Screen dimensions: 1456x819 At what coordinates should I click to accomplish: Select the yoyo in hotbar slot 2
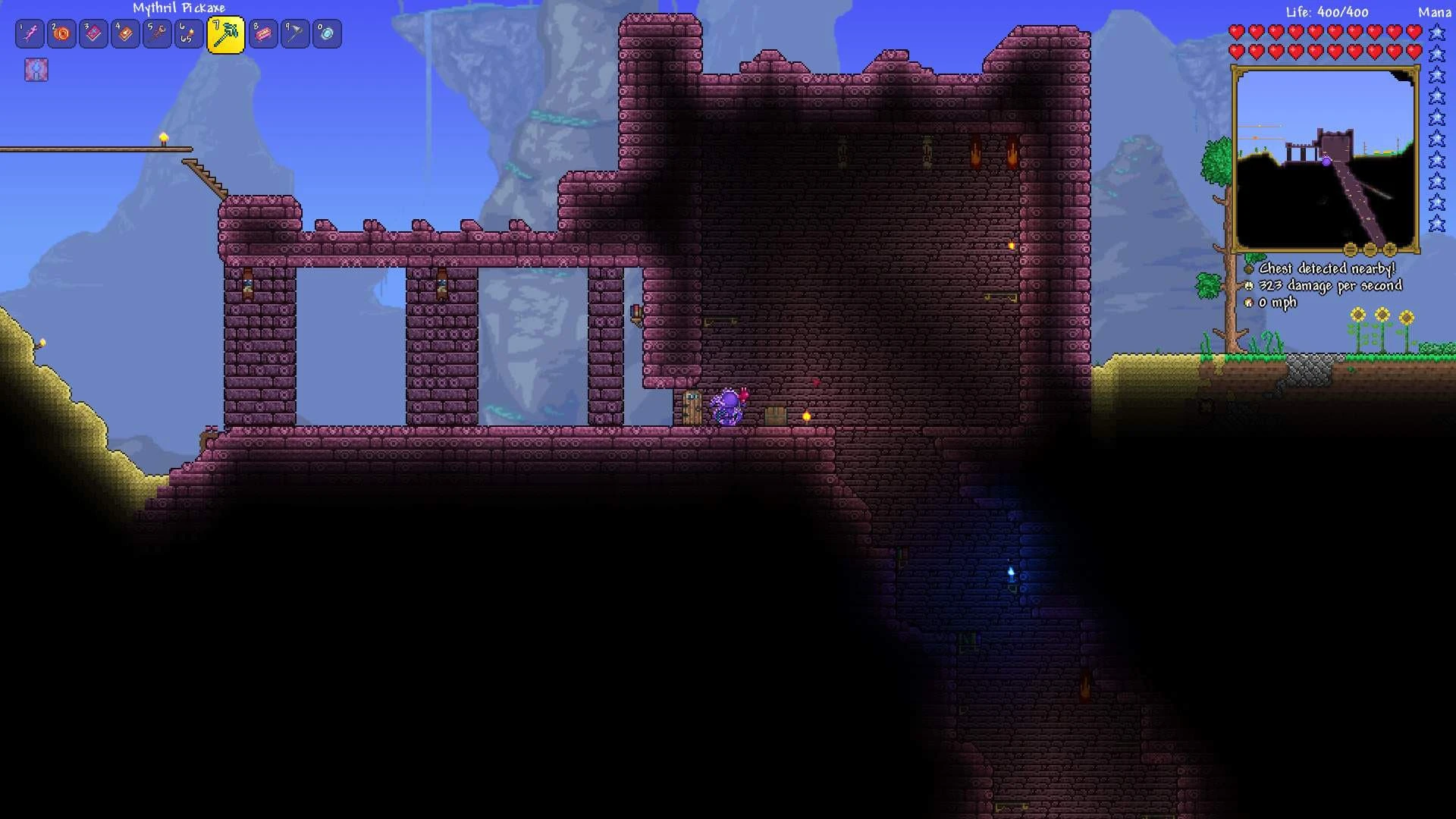[61, 33]
